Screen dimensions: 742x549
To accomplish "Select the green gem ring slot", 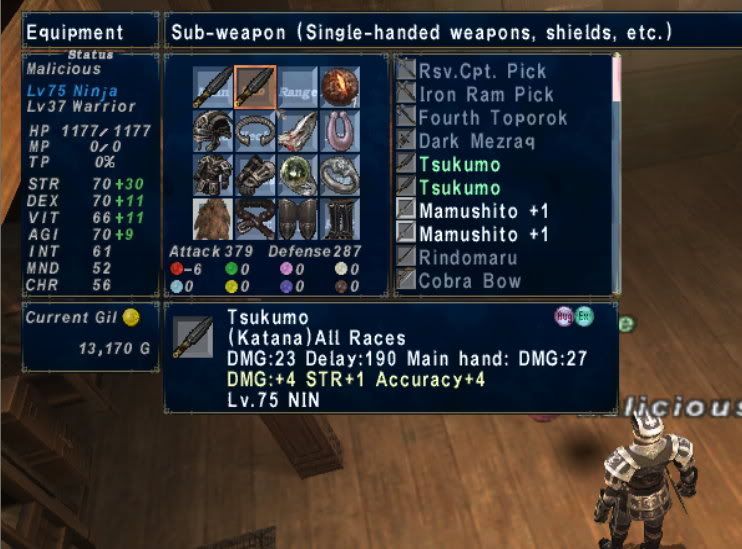I will (297, 174).
